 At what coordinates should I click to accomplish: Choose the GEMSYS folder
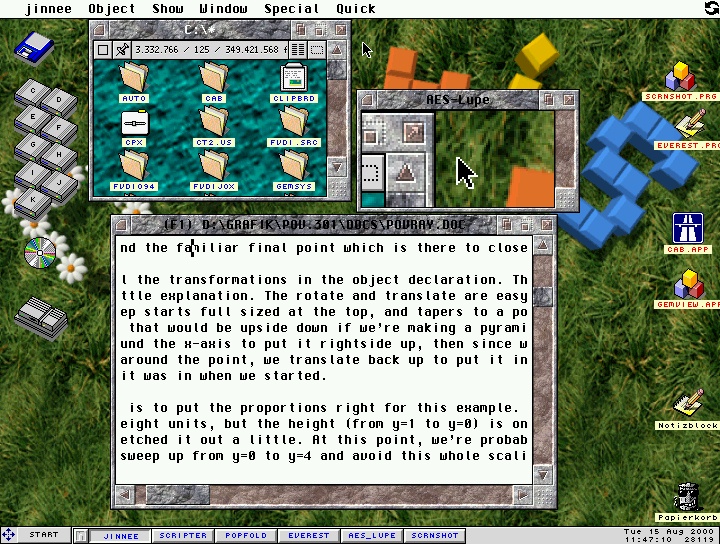pyautogui.click(x=294, y=169)
